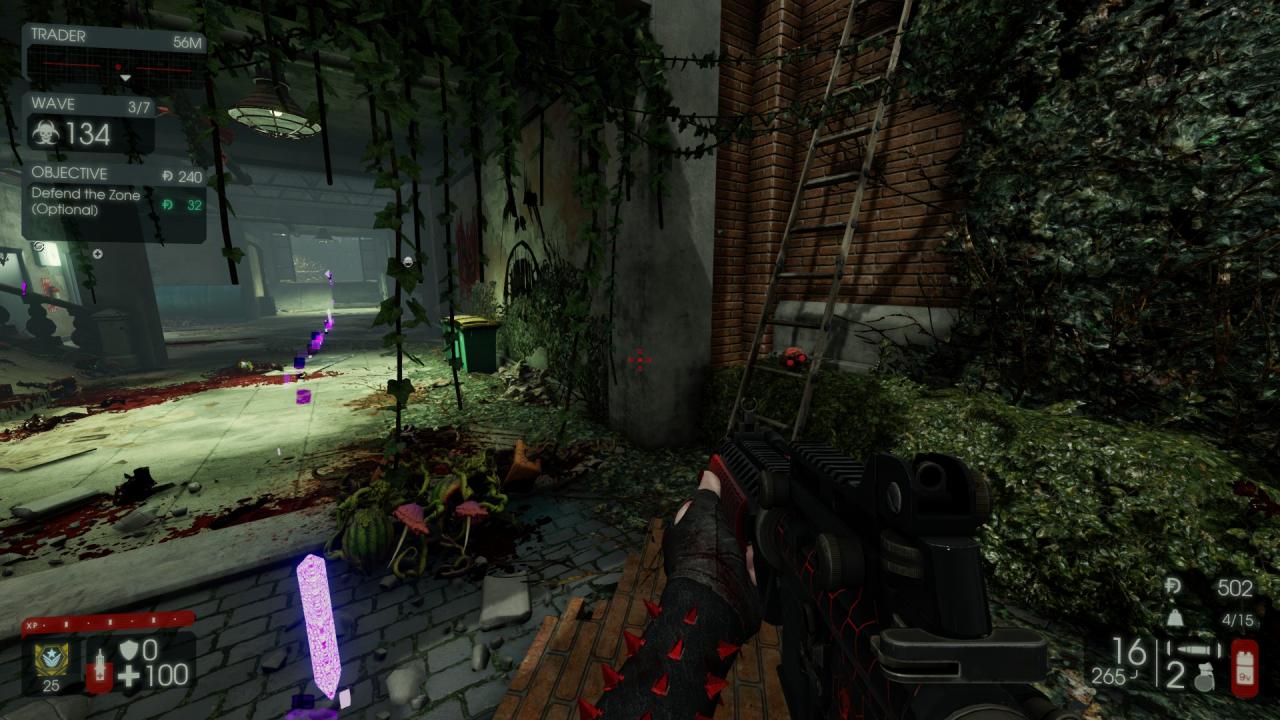Click the carry weight icon
Image resolution: width=1280 pixels, height=720 pixels.
pos(1174,620)
